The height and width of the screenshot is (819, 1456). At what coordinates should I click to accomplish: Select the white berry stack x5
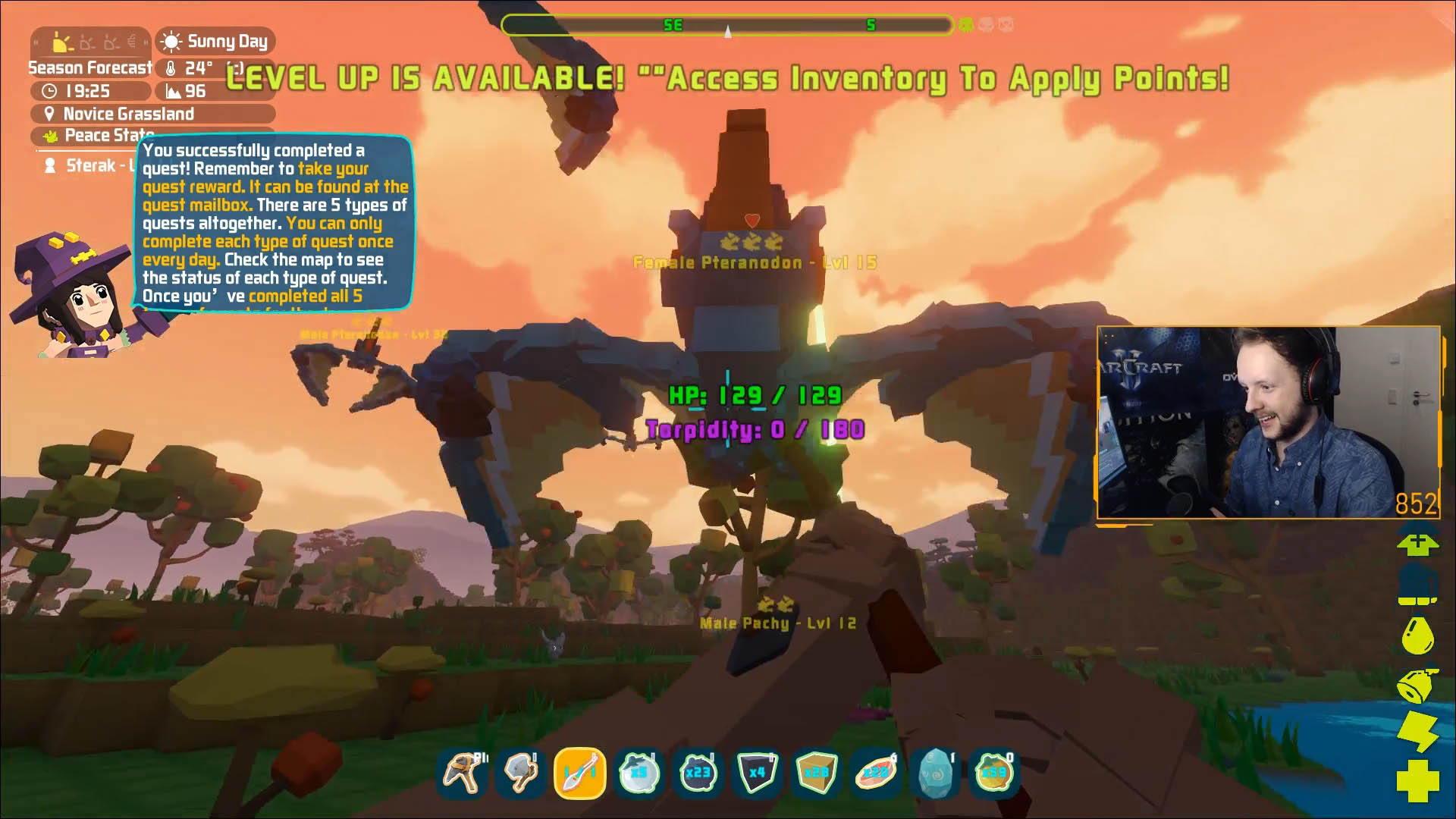(639, 773)
